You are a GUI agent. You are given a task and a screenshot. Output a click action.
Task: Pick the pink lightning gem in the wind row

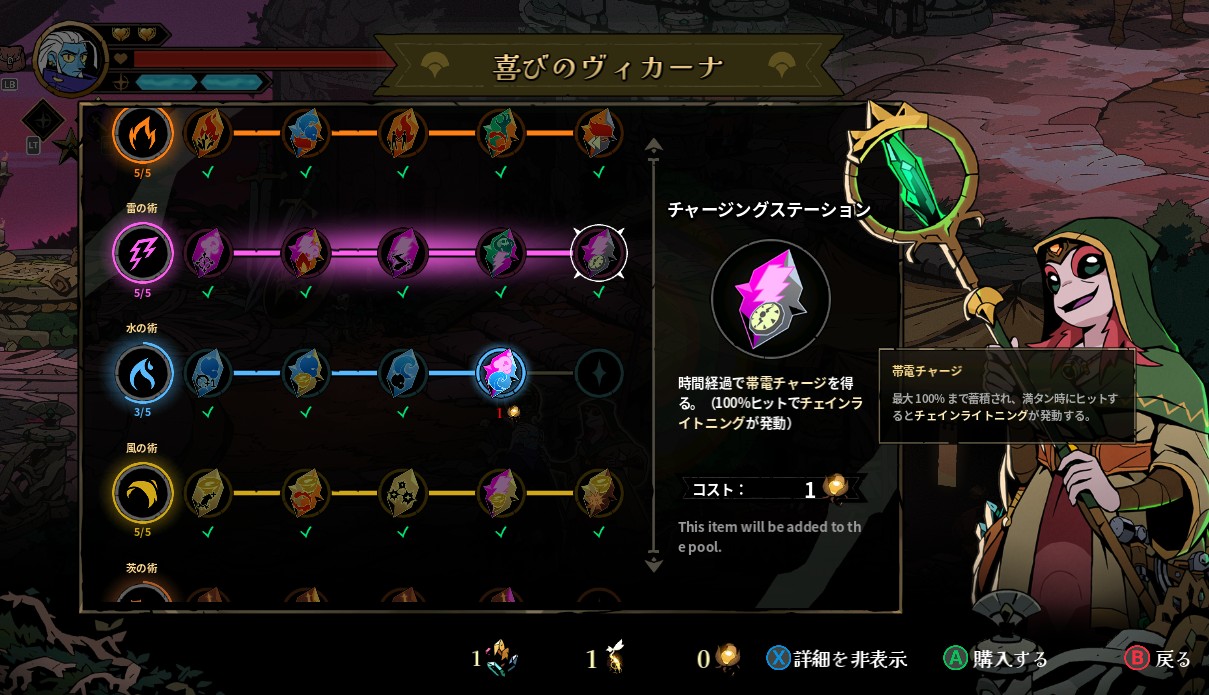point(501,492)
